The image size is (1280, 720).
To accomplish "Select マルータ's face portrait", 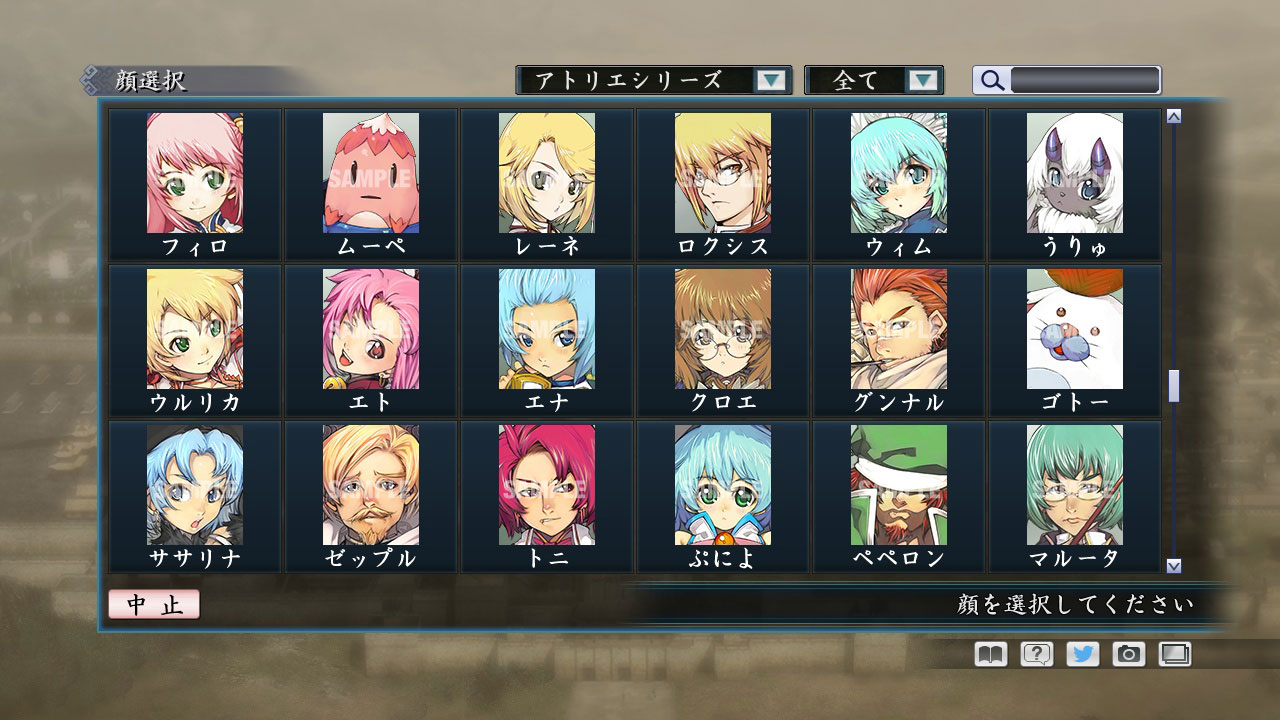I will coord(1073,485).
